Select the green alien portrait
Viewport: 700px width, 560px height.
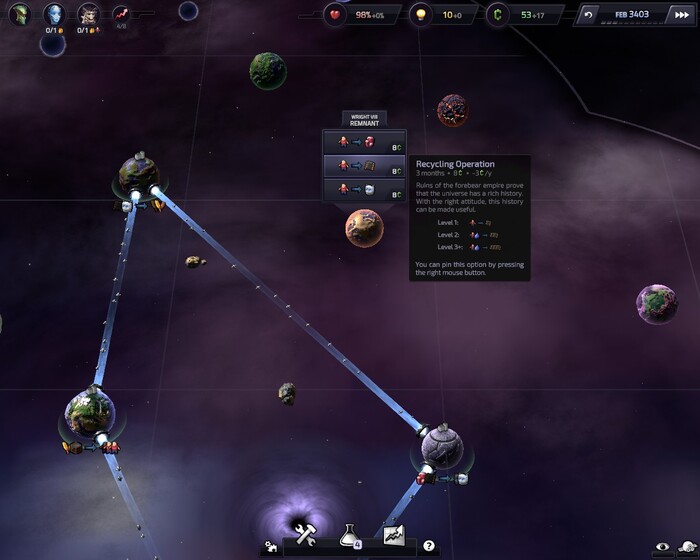coord(20,15)
